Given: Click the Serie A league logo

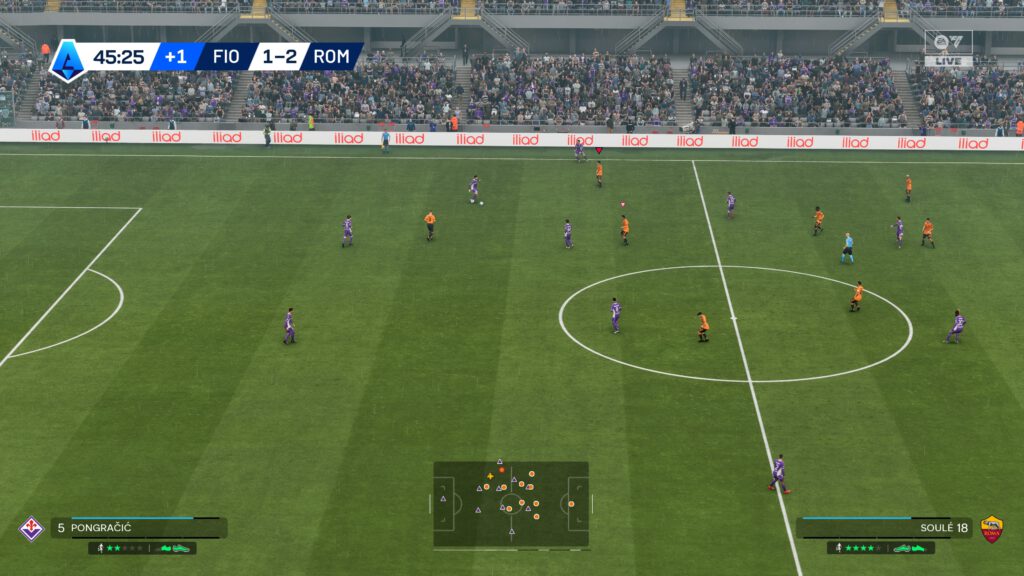Looking at the screenshot, I should [67, 58].
